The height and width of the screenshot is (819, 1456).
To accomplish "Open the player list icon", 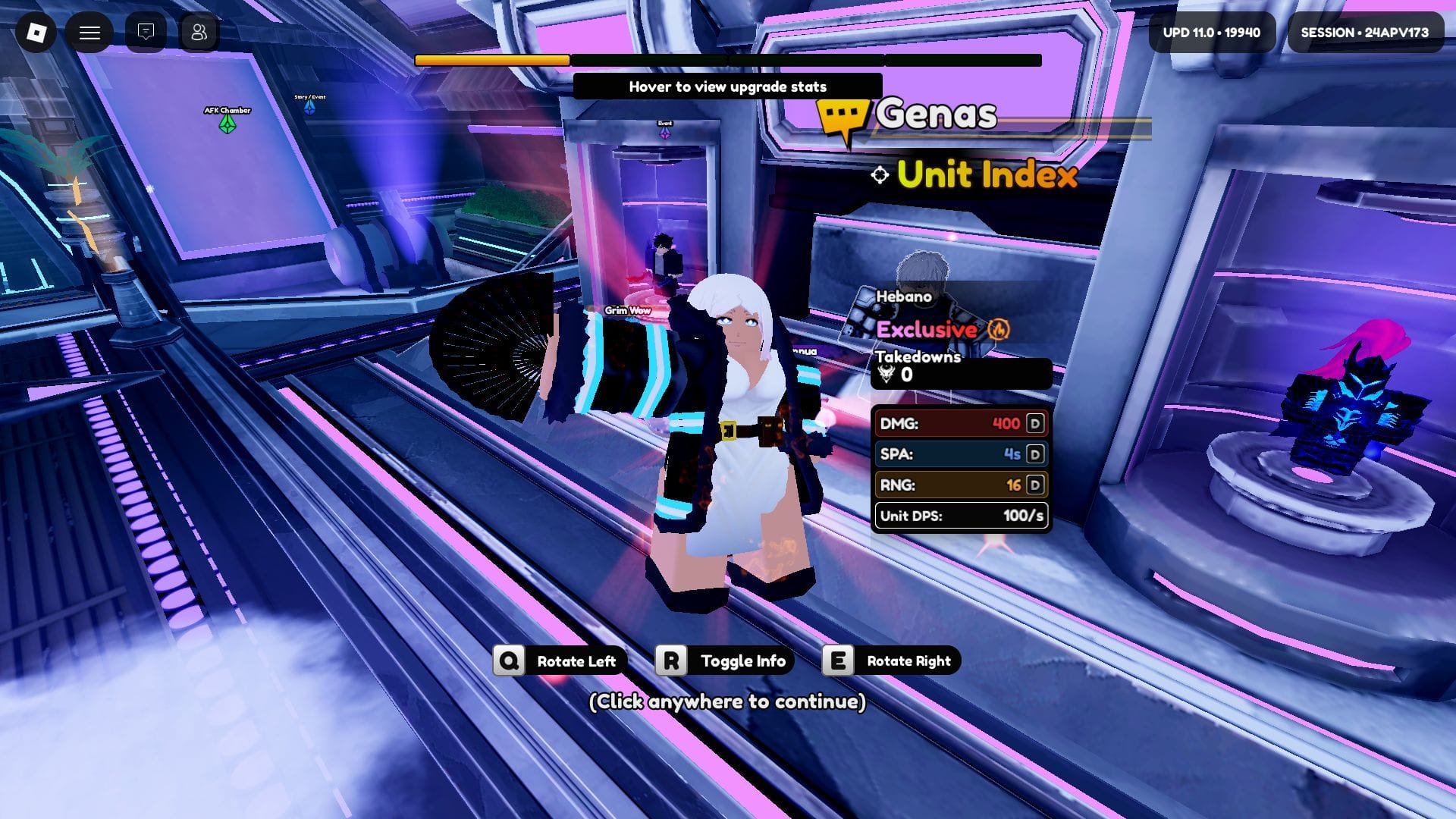I will 199,33.
